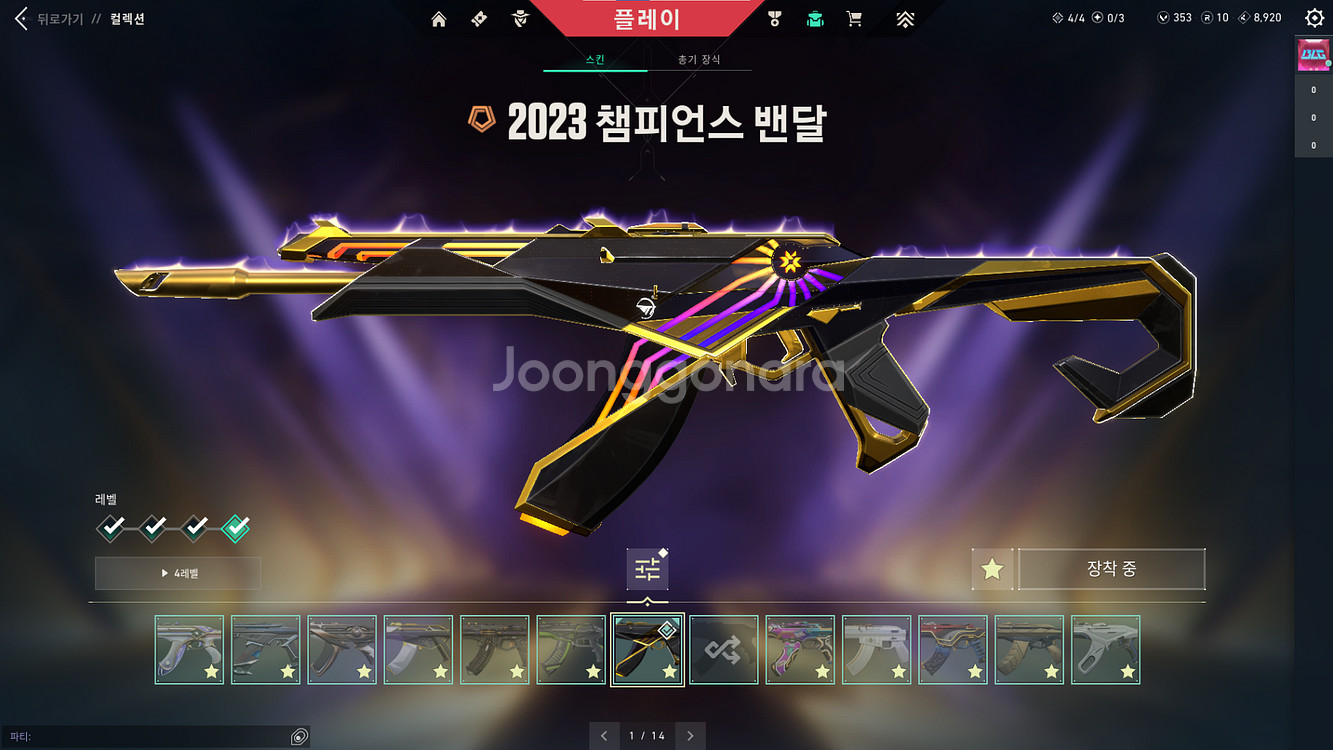
Task: Open the Collection backpack icon
Action: pyautogui.click(x=815, y=18)
